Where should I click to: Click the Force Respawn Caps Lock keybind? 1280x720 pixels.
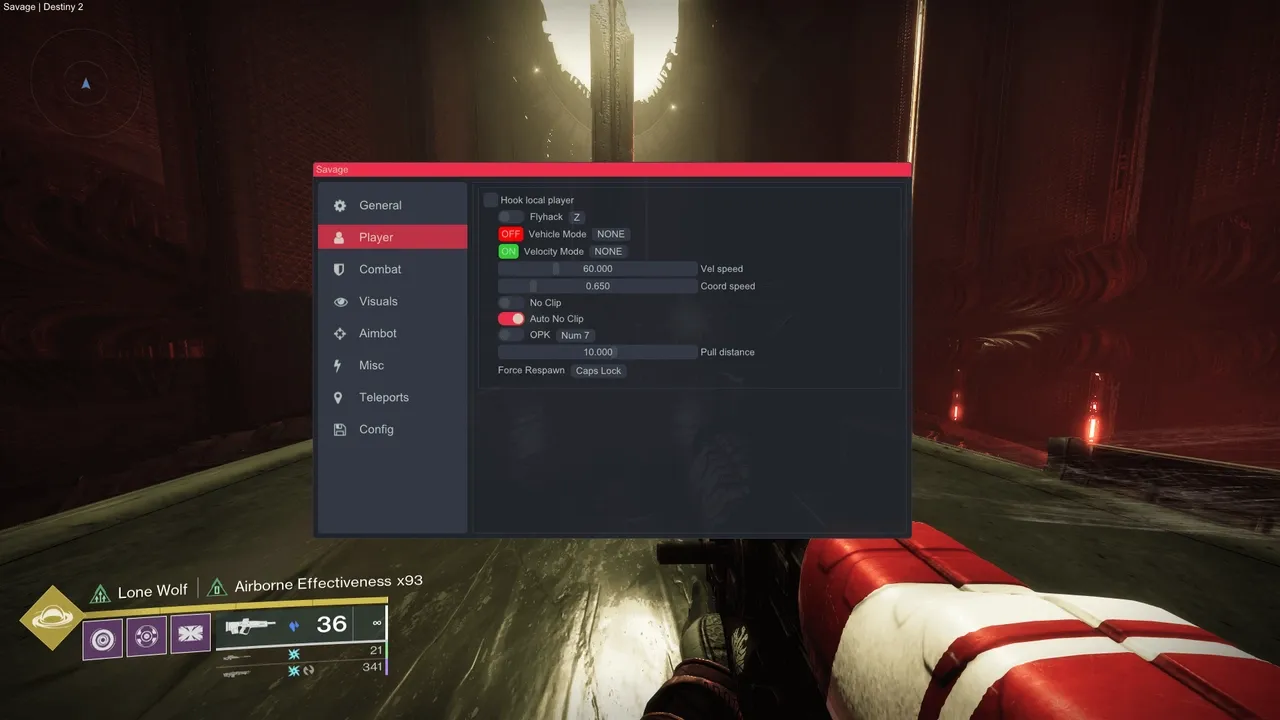click(598, 371)
